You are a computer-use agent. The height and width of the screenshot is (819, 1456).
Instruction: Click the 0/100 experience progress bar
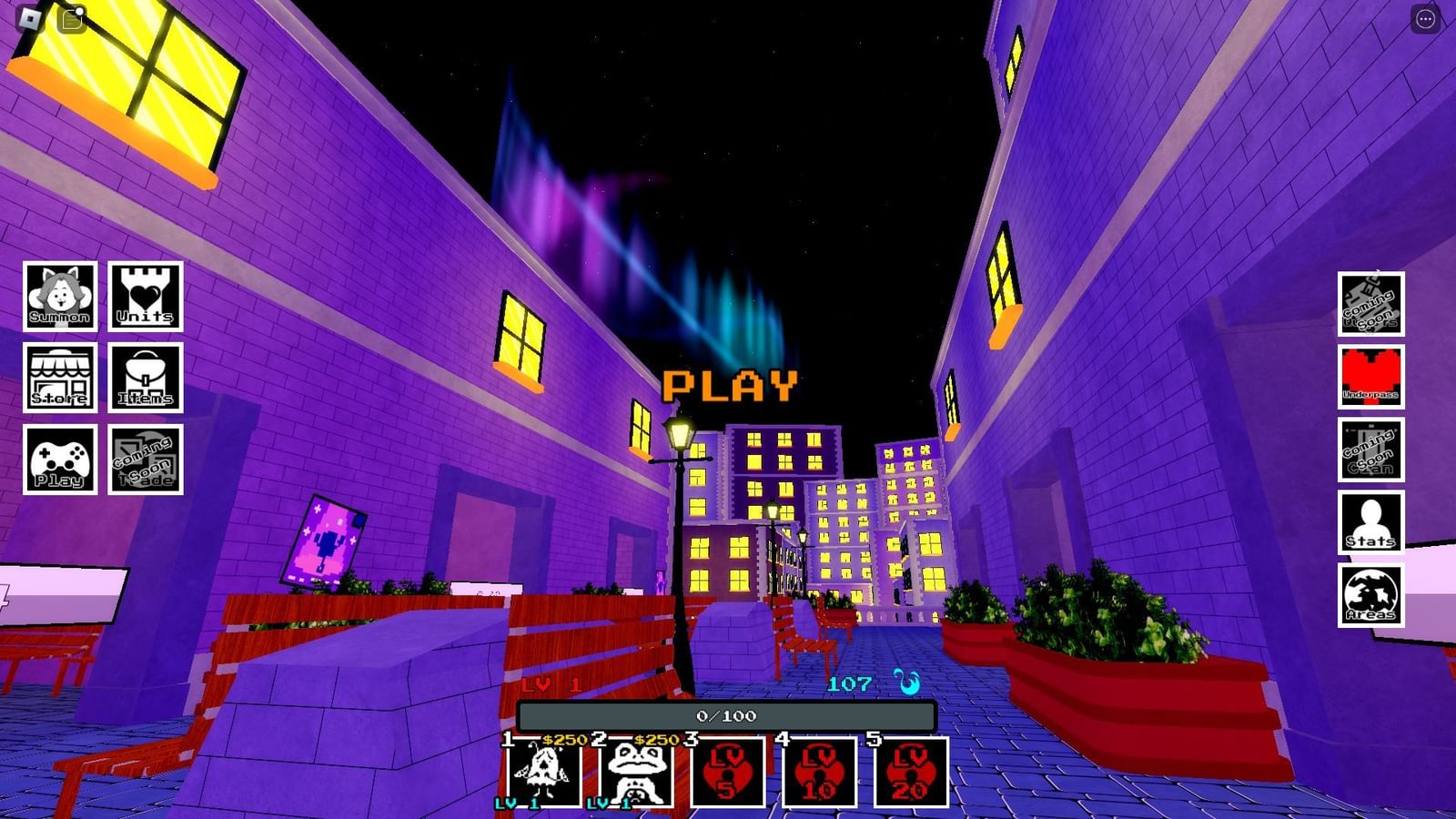tap(723, 716)
